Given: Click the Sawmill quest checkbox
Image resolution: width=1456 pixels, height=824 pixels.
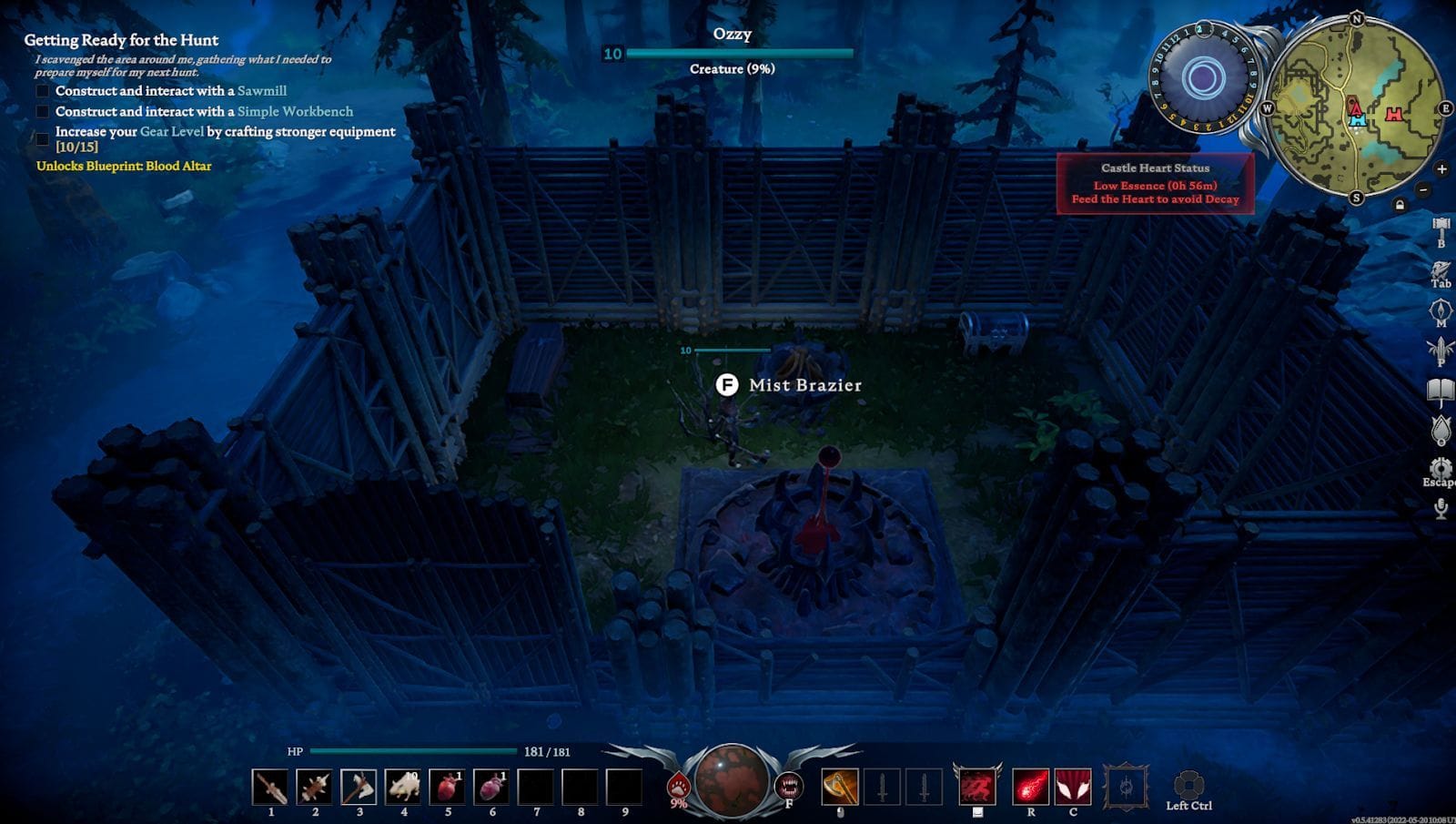Looking at the screenshot, I should click(x=42, y=90).
